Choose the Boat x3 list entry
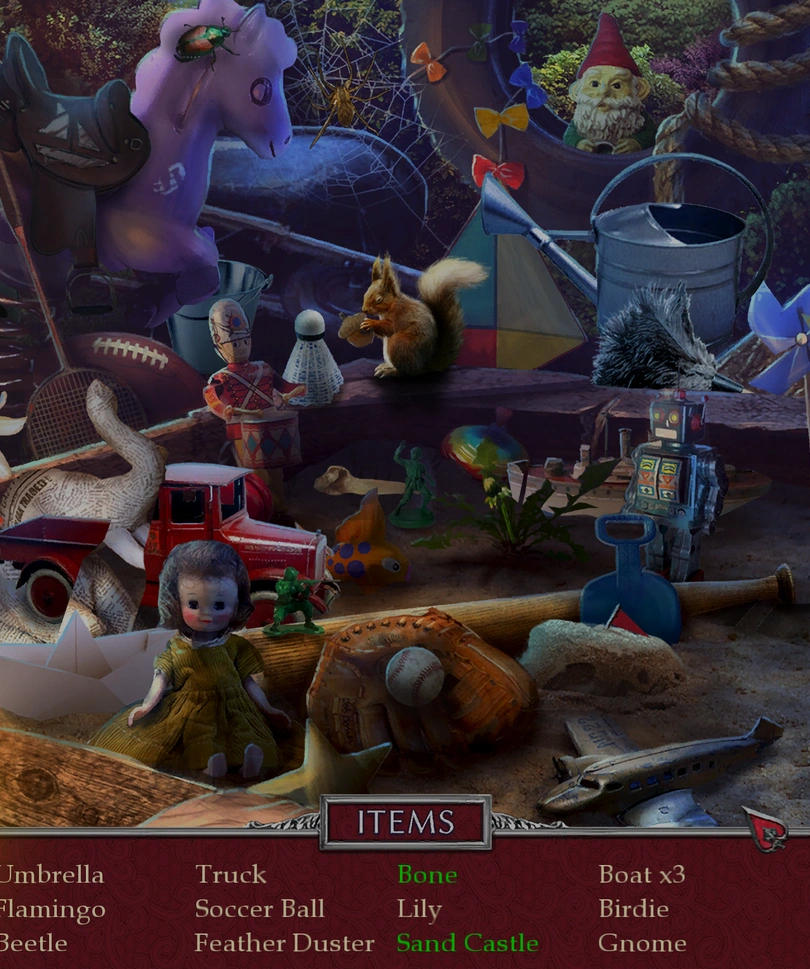The image size is (810, 969). 642,875
